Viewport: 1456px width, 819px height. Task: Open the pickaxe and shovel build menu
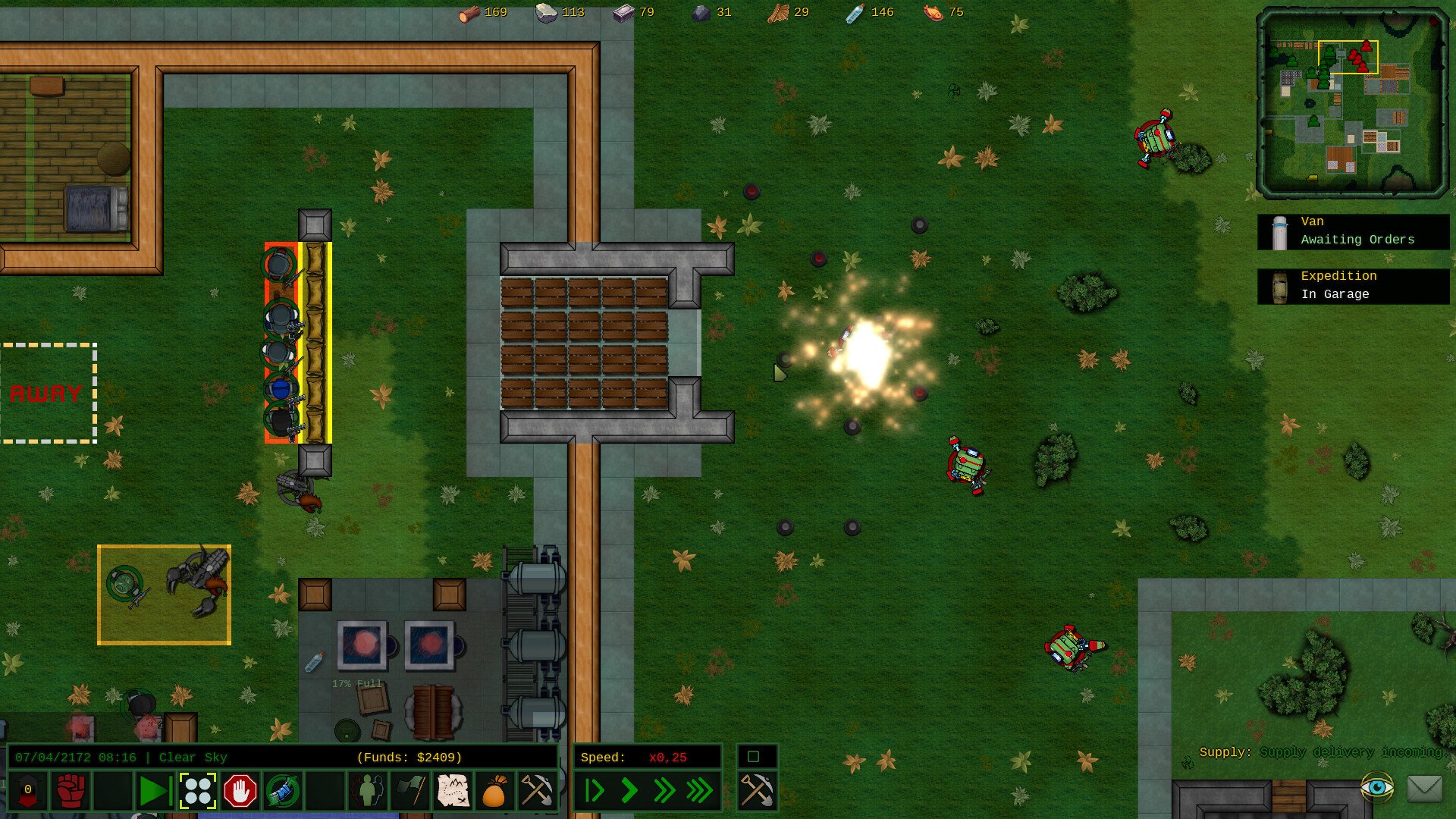click(x=536, y=791)
